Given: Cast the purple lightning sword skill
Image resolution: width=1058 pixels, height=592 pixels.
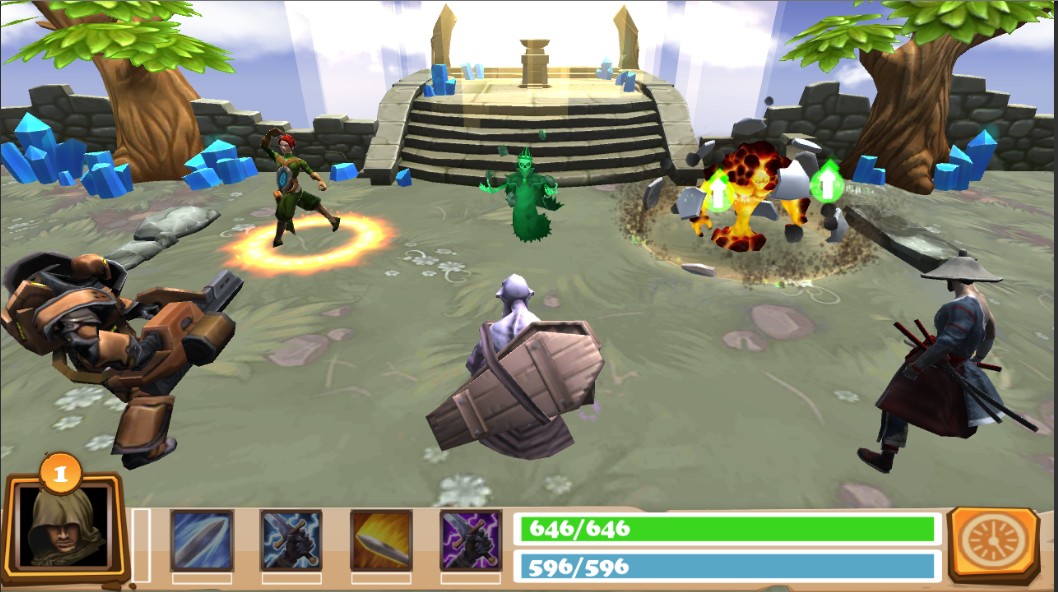Looking at the screenshot, I should [471, 540].
